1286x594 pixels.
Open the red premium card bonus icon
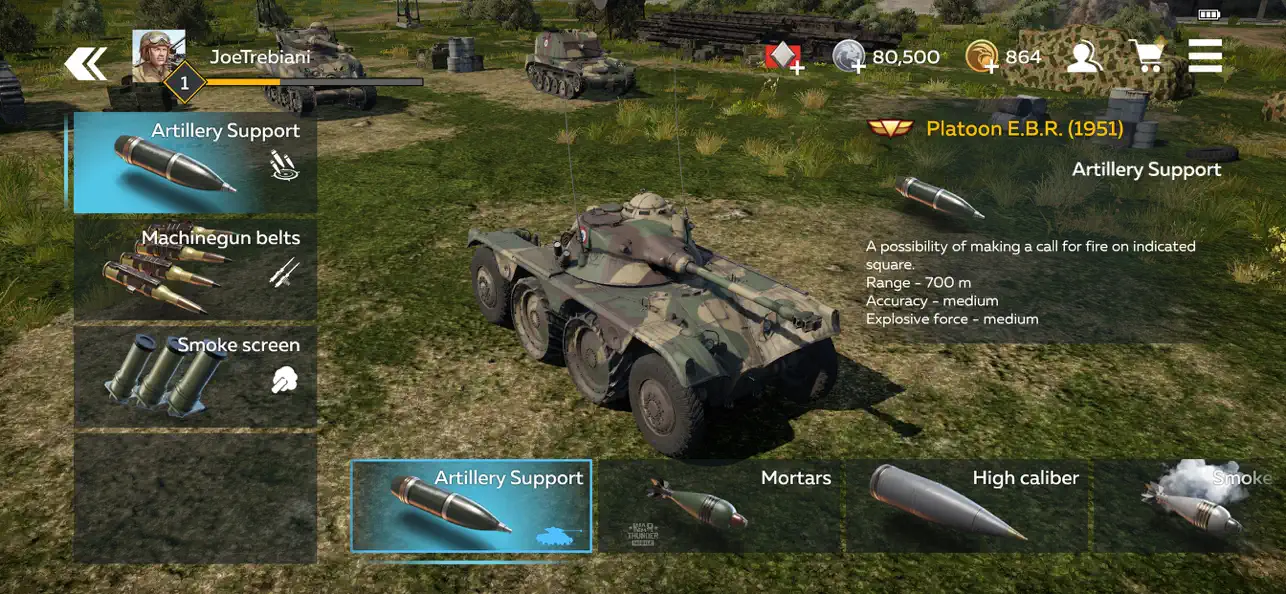point(783,57)
